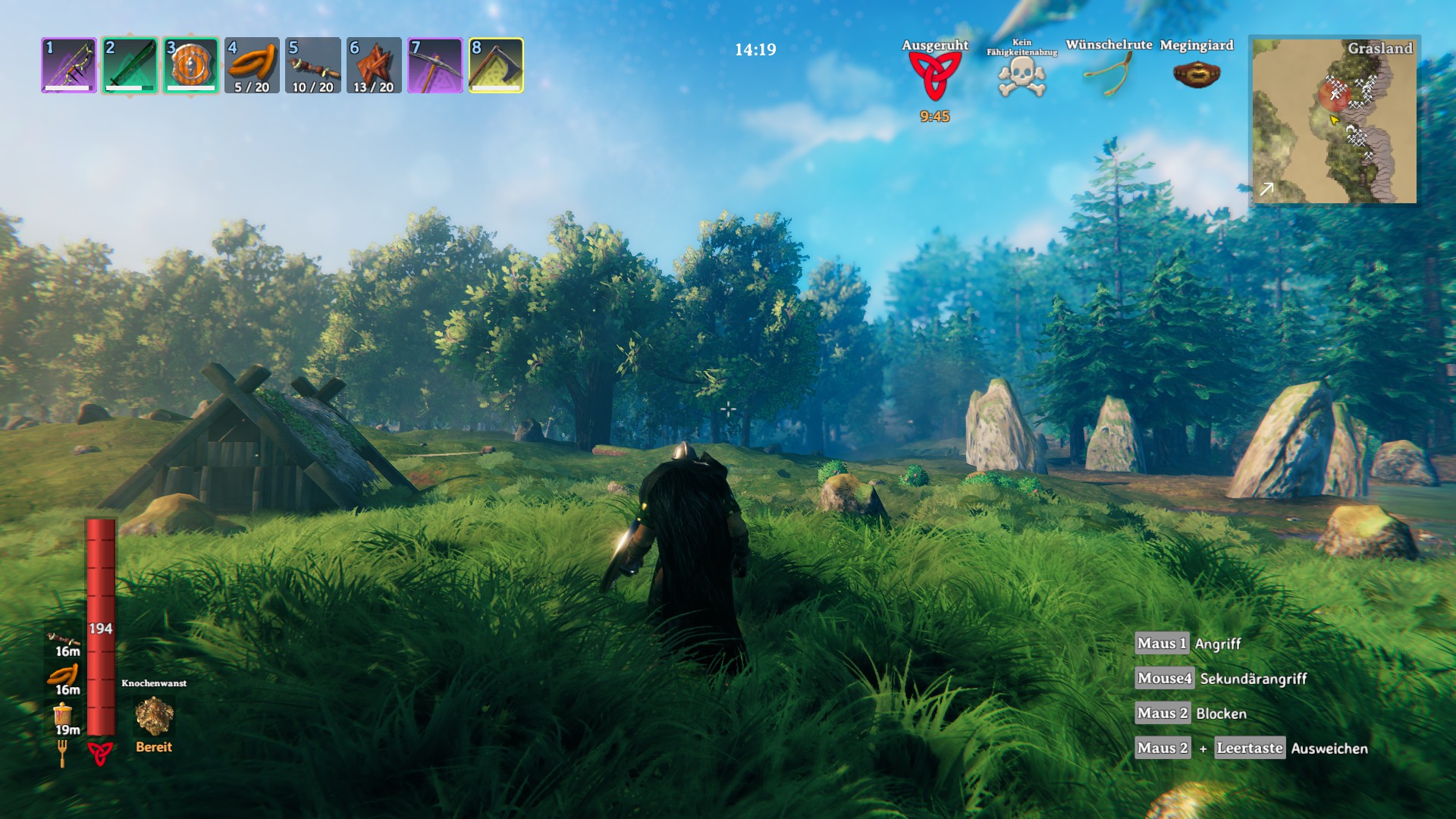This screenshot has height=819, width=1456.
Task: Use the meat skewer in slot 5
Action: [x=312, y=65]
